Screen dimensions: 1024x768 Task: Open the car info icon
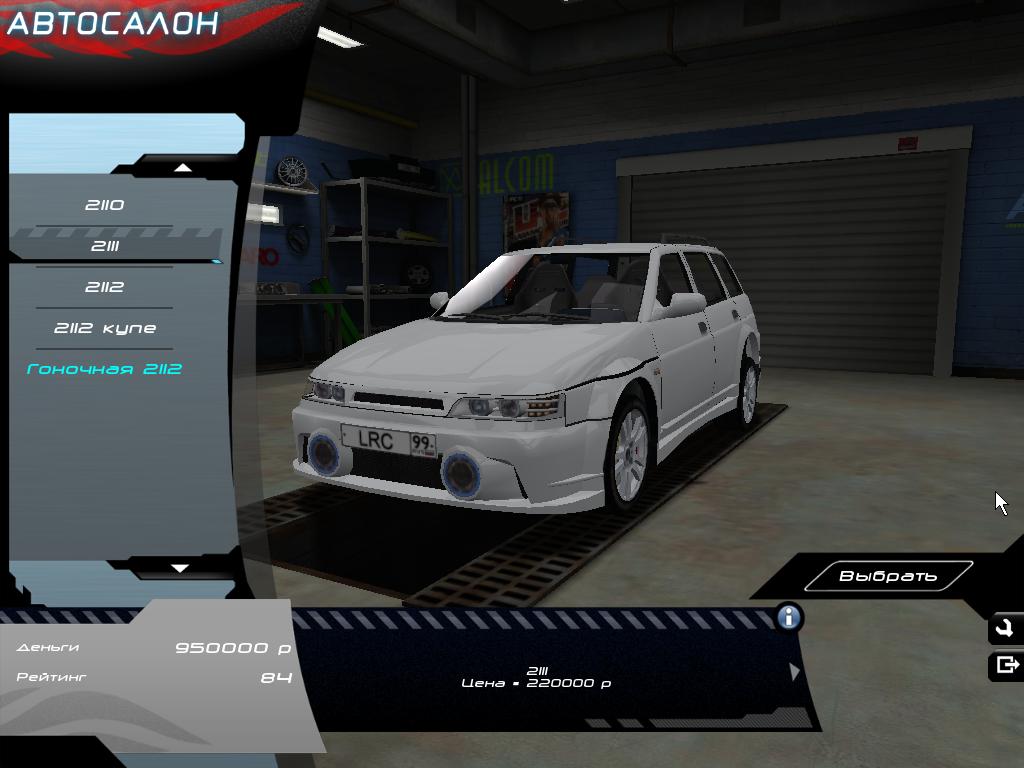(789, 617)
